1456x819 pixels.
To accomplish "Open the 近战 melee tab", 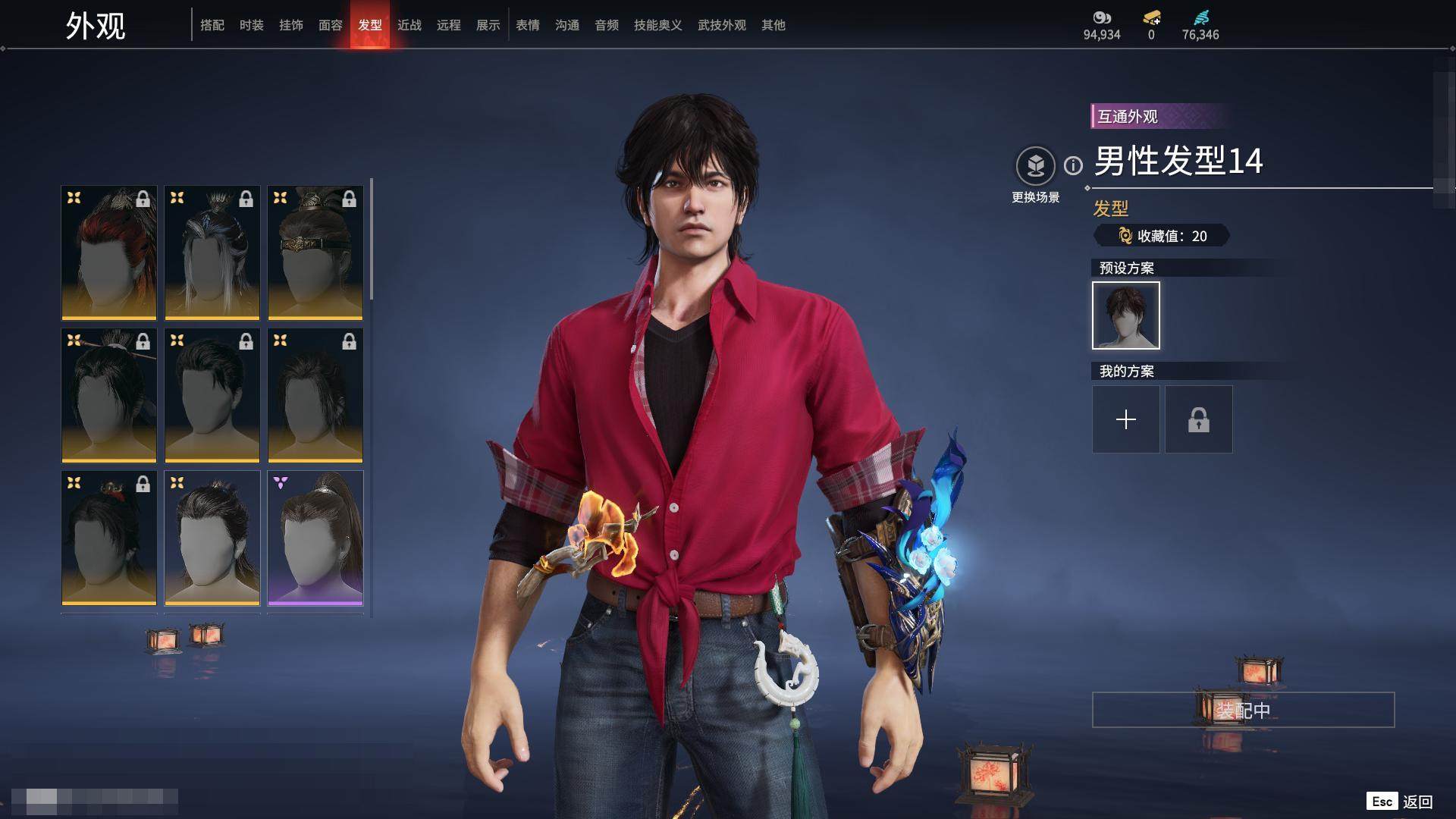I will [409, 25].
